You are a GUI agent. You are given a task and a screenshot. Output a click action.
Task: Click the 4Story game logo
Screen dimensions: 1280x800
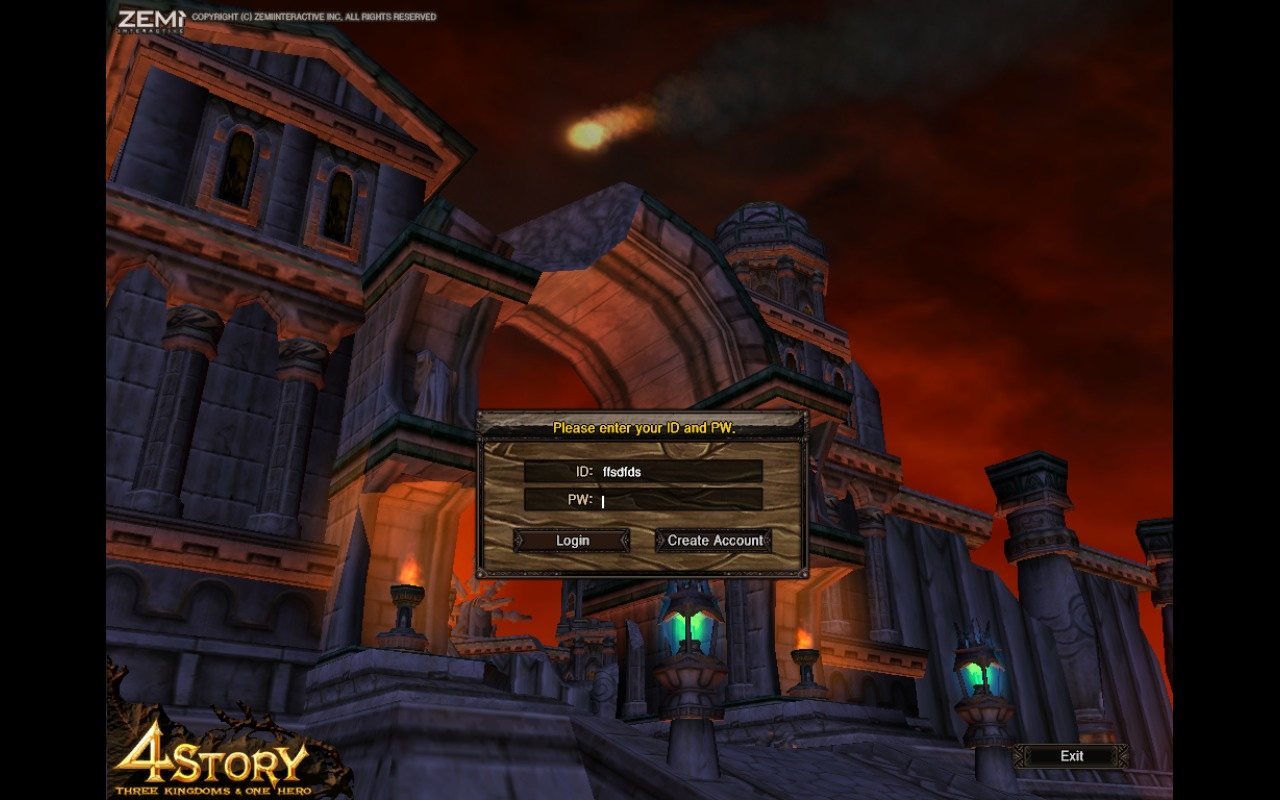(x=210, y=760)
